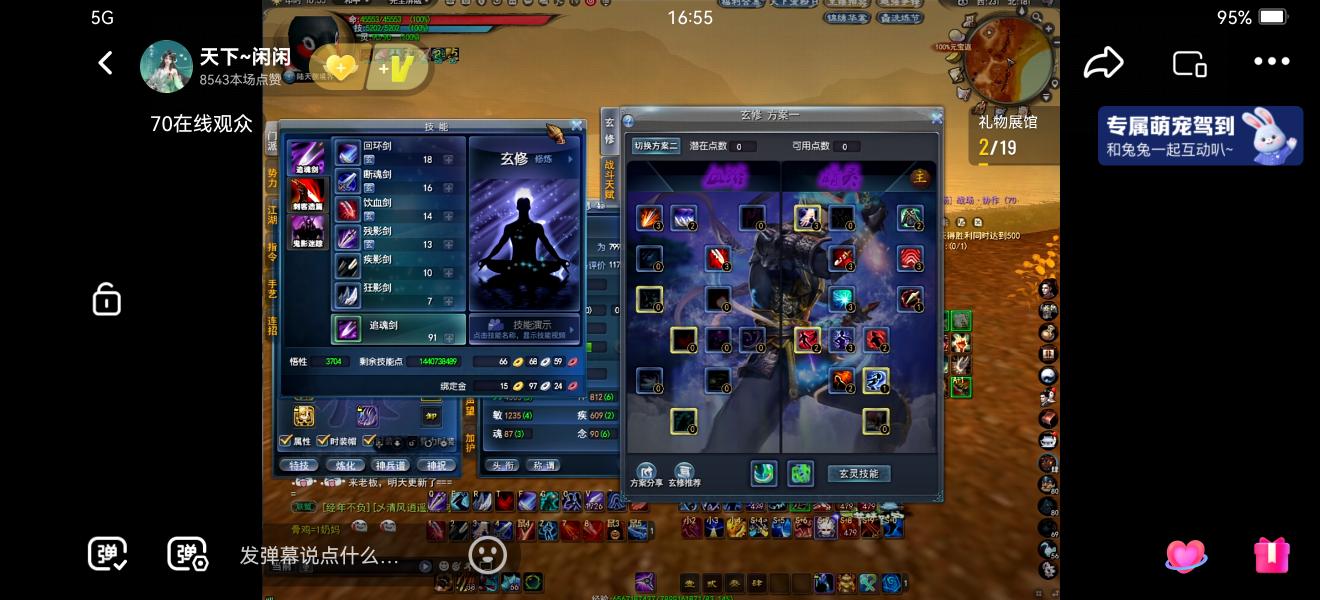Image resolution: width=1320 pixels, height=600 pixels.
Task: Open the 玄灵技能 button
Action: pyautogui.click(x=858, y=473)
